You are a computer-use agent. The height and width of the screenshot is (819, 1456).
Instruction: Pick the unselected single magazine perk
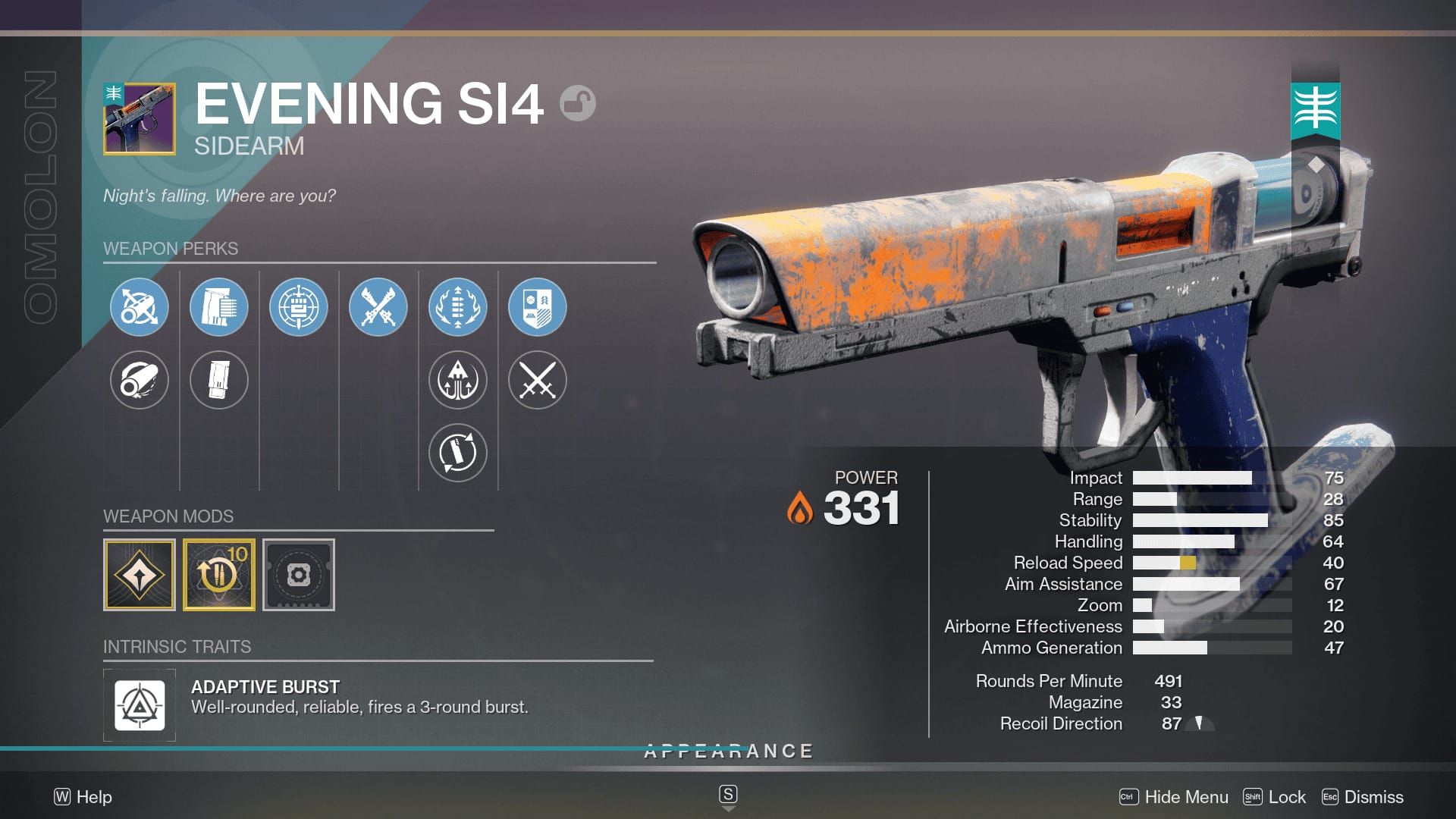coord(219,380)
